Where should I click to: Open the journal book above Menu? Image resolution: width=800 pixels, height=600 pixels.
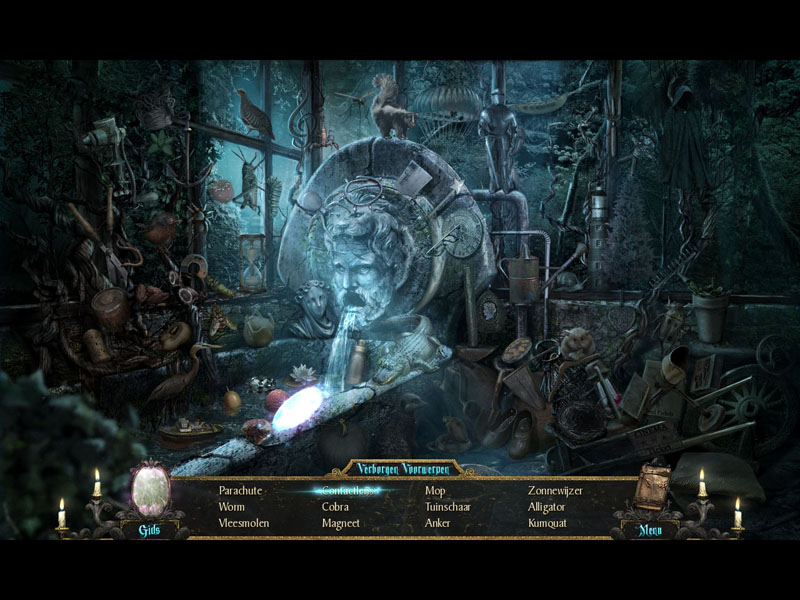654,488
